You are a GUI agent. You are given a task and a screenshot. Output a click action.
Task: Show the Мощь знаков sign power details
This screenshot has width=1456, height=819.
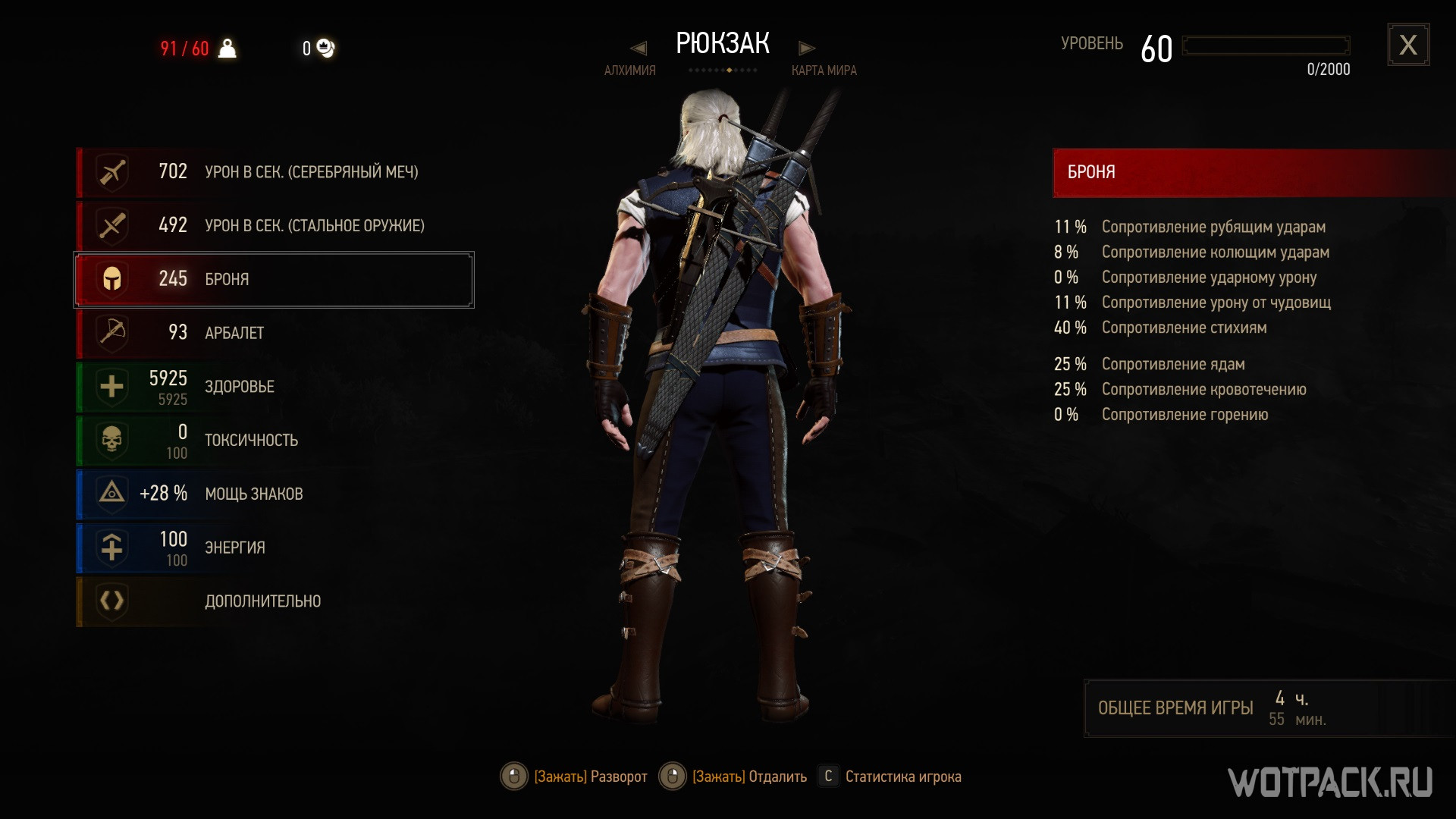coord(273,494)
